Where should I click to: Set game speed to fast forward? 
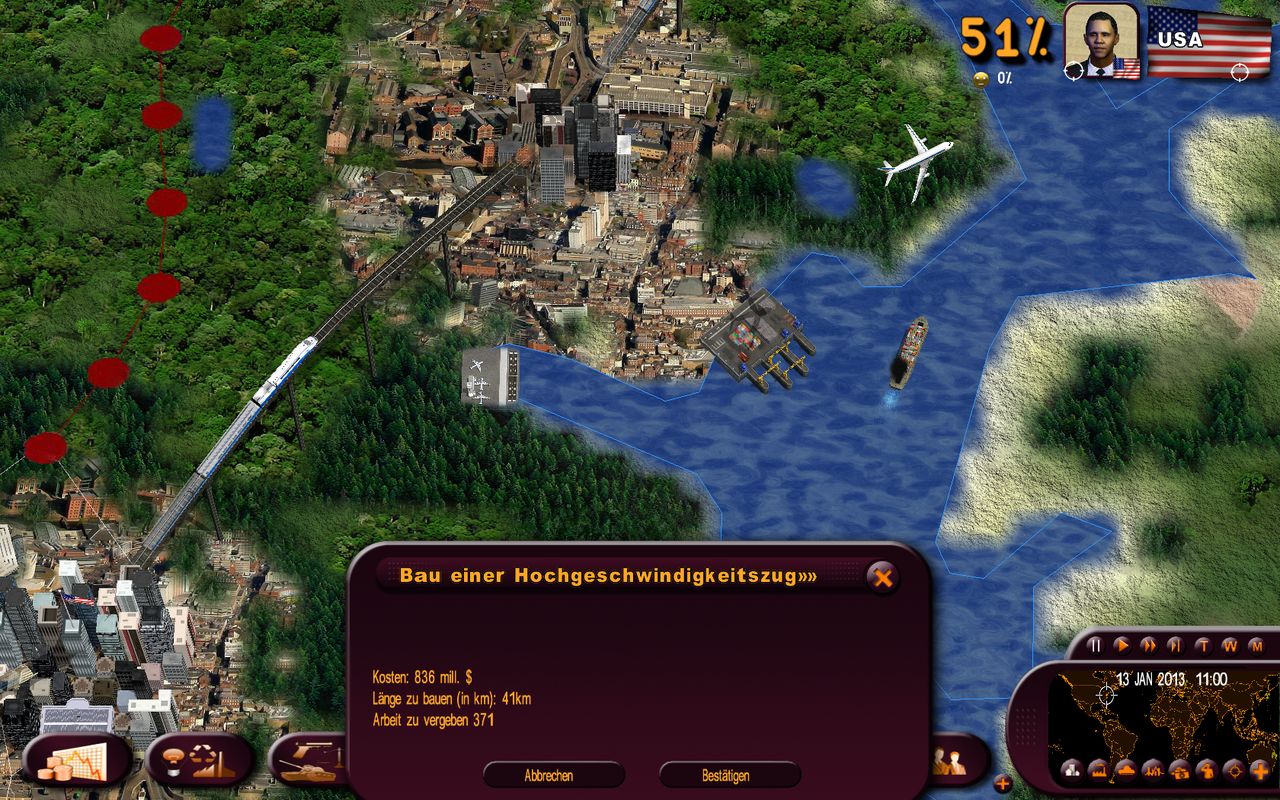[1149, 645]
